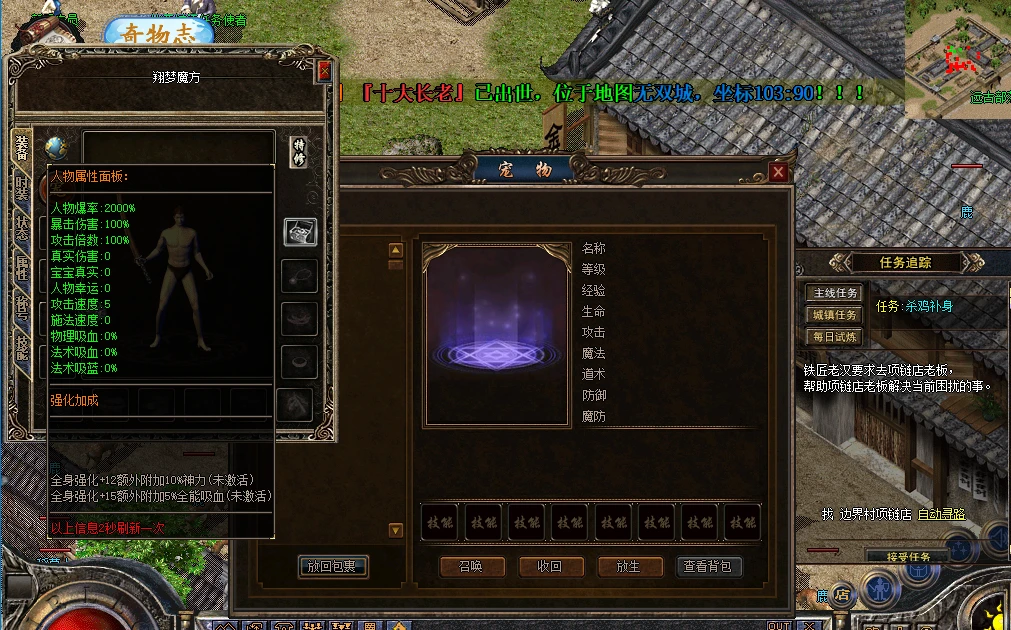Click the 放回包裹 return-to-bag button

click(333, 566)
